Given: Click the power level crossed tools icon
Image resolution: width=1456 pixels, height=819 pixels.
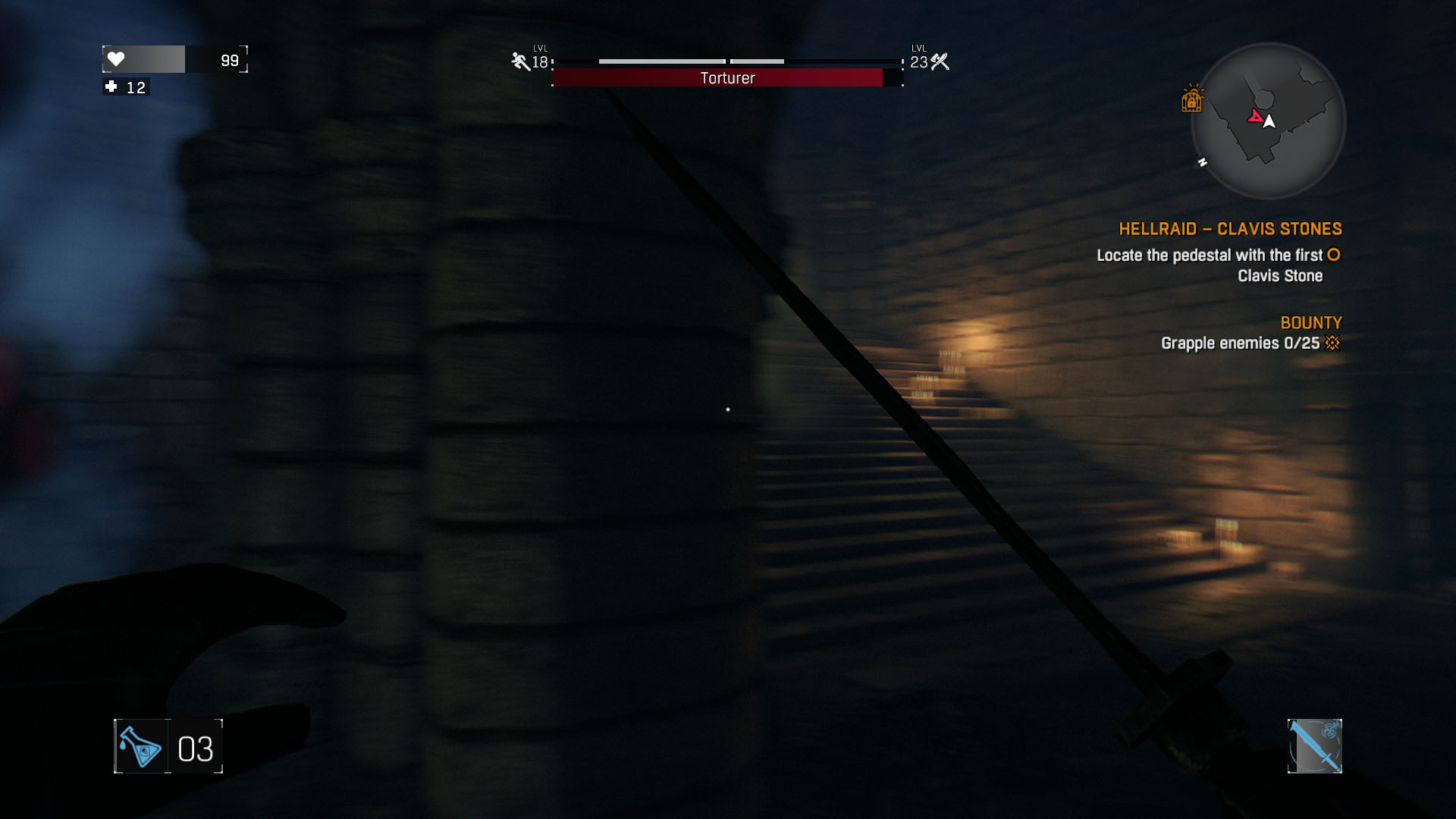Looking at the screenshot, I should [x=940, y=61].
